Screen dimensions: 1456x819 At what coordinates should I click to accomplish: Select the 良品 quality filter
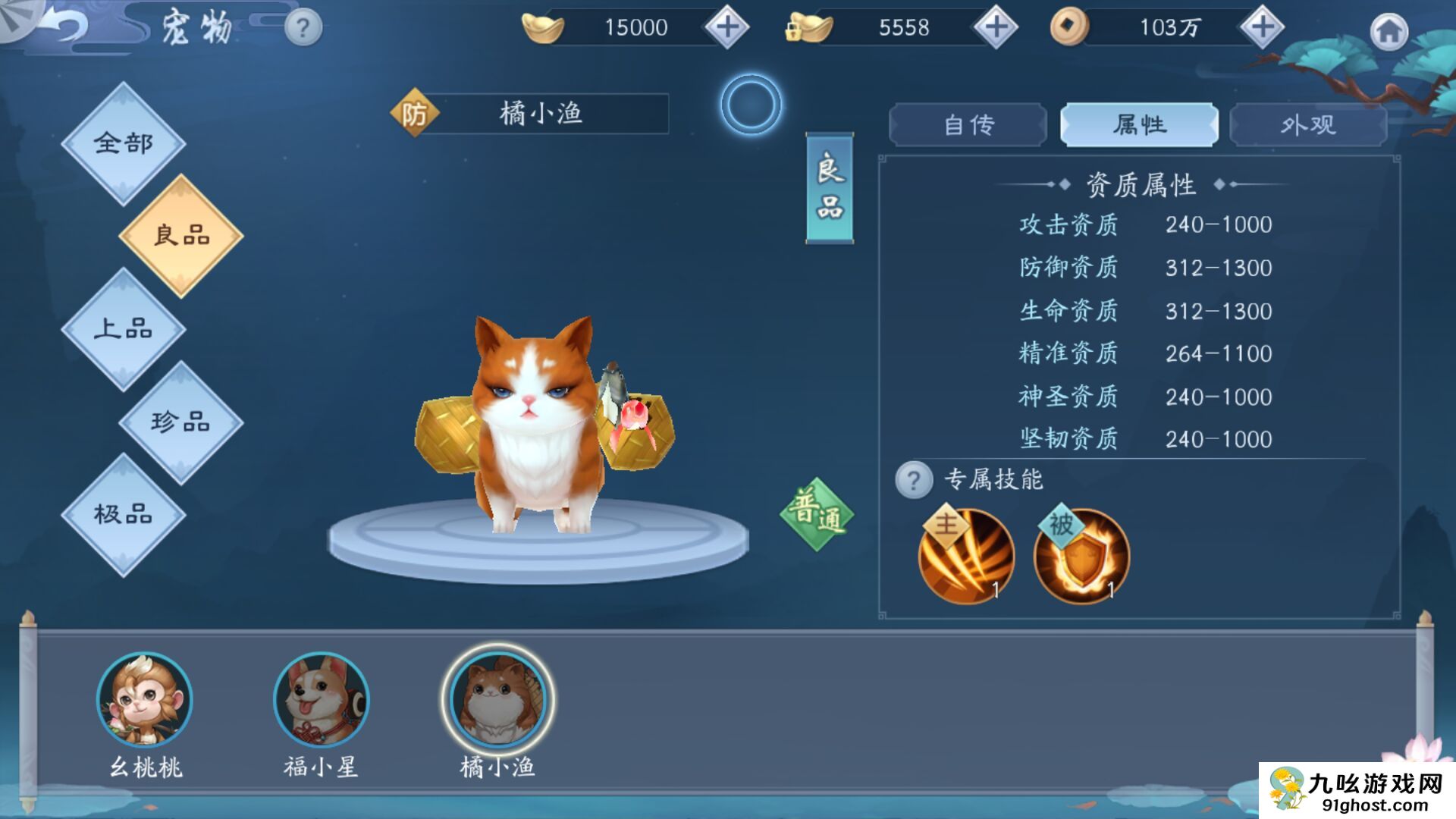181,236
